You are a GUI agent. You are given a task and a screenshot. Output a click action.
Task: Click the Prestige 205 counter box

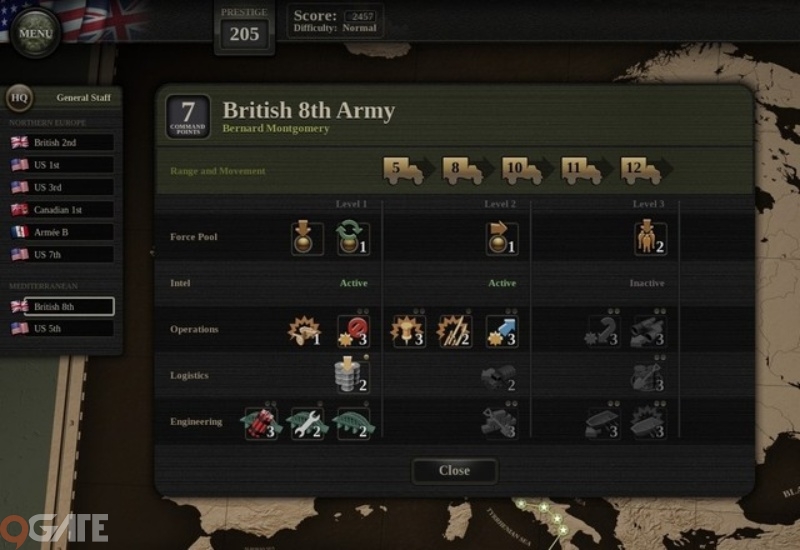[x=244, y=28]
